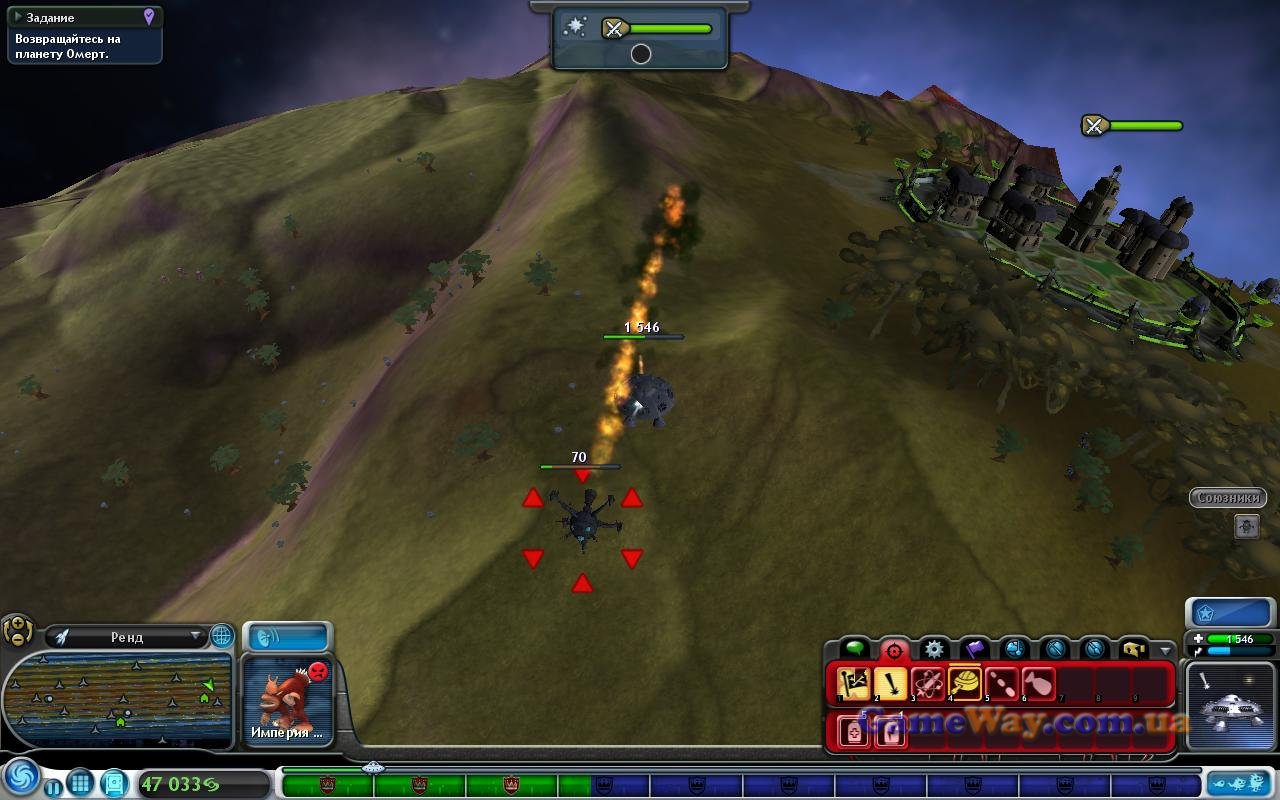Open the Spore main menu swirl button

pos(21,777)
